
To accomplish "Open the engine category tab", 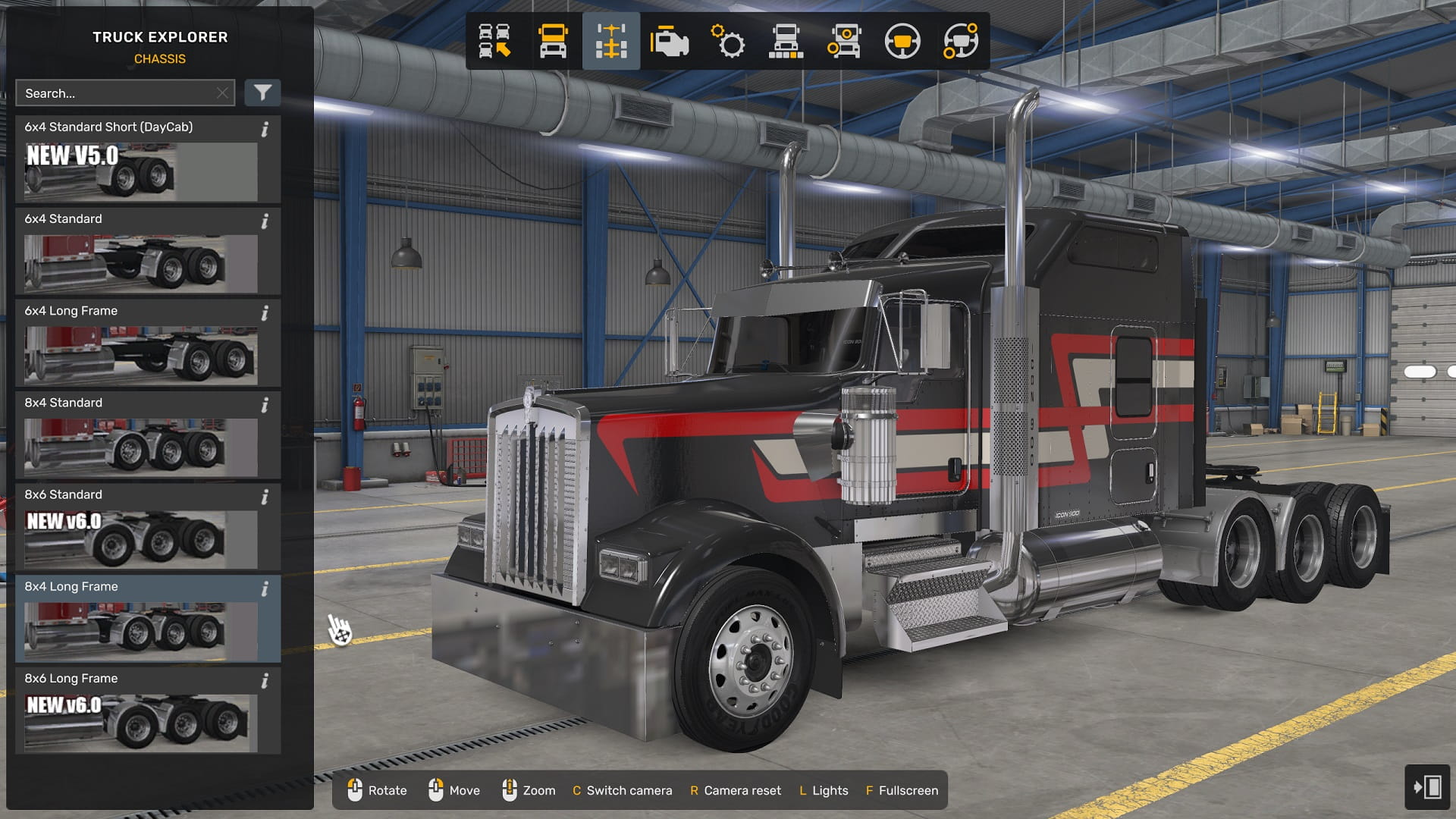I will click(669, 41).
